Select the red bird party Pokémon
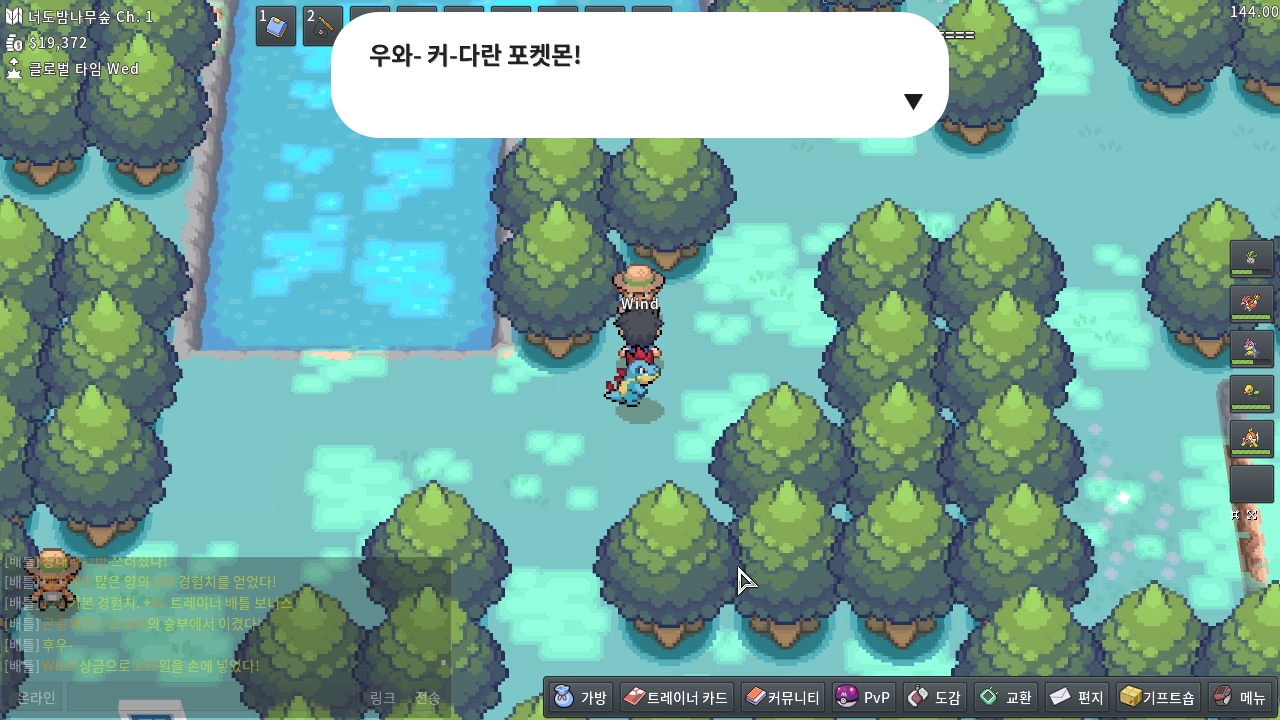 (1251, 304)
